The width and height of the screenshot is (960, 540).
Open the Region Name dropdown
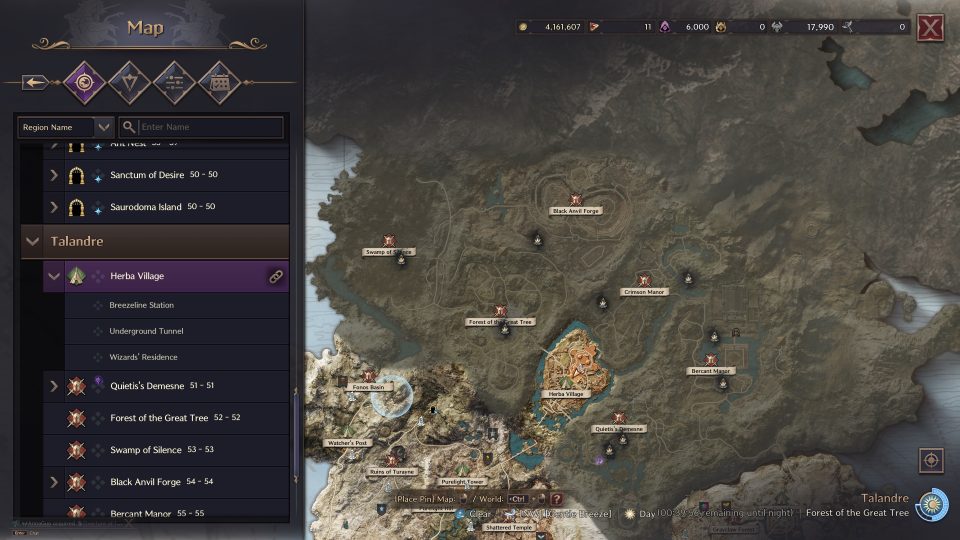65,127
